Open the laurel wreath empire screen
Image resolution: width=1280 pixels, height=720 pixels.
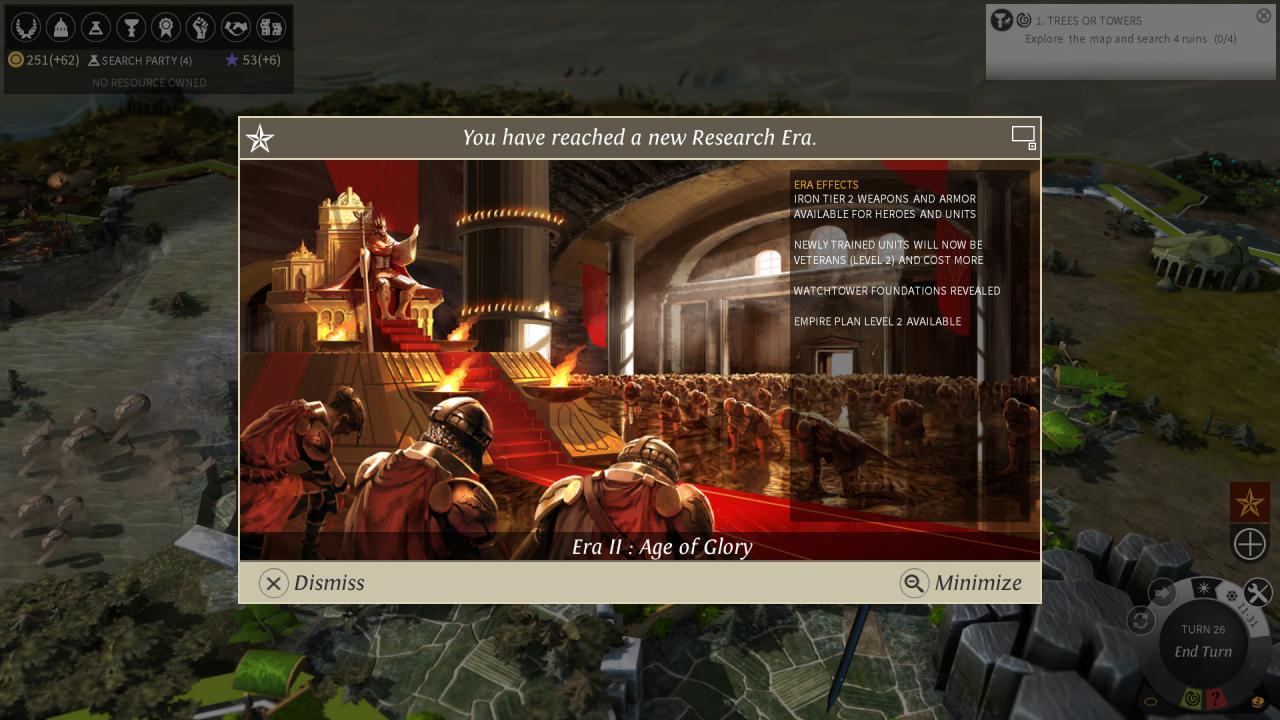pyautogui.click(x=25, y=27)
